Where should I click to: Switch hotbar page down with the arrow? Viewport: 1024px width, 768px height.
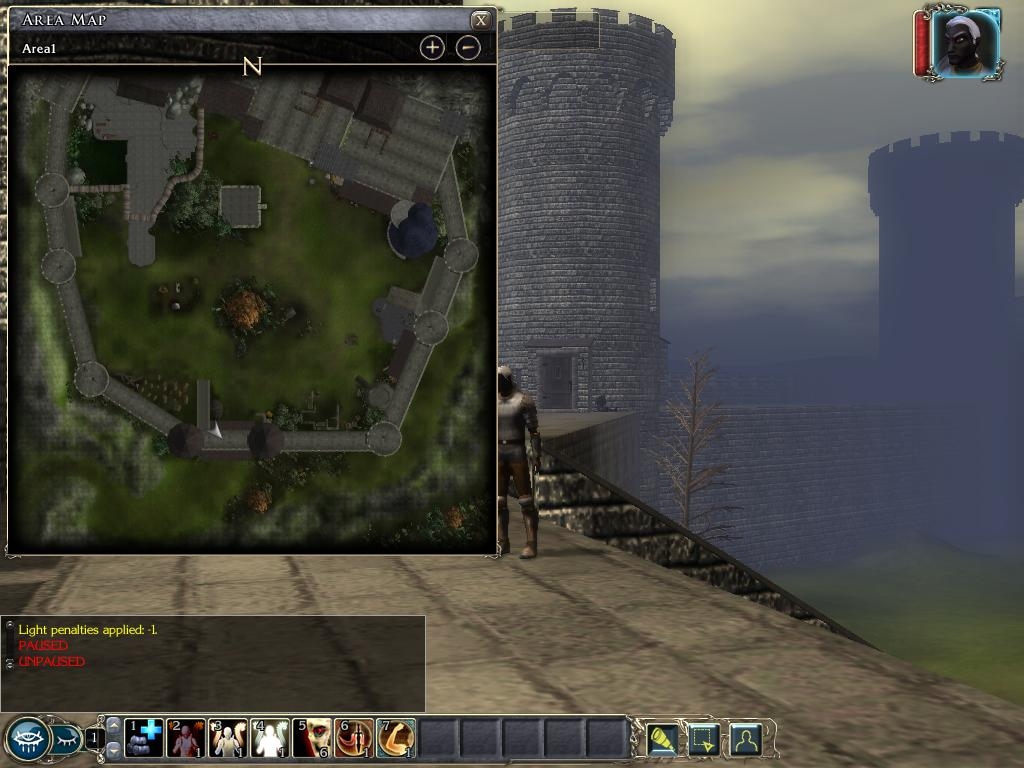(x=113, y=749)
